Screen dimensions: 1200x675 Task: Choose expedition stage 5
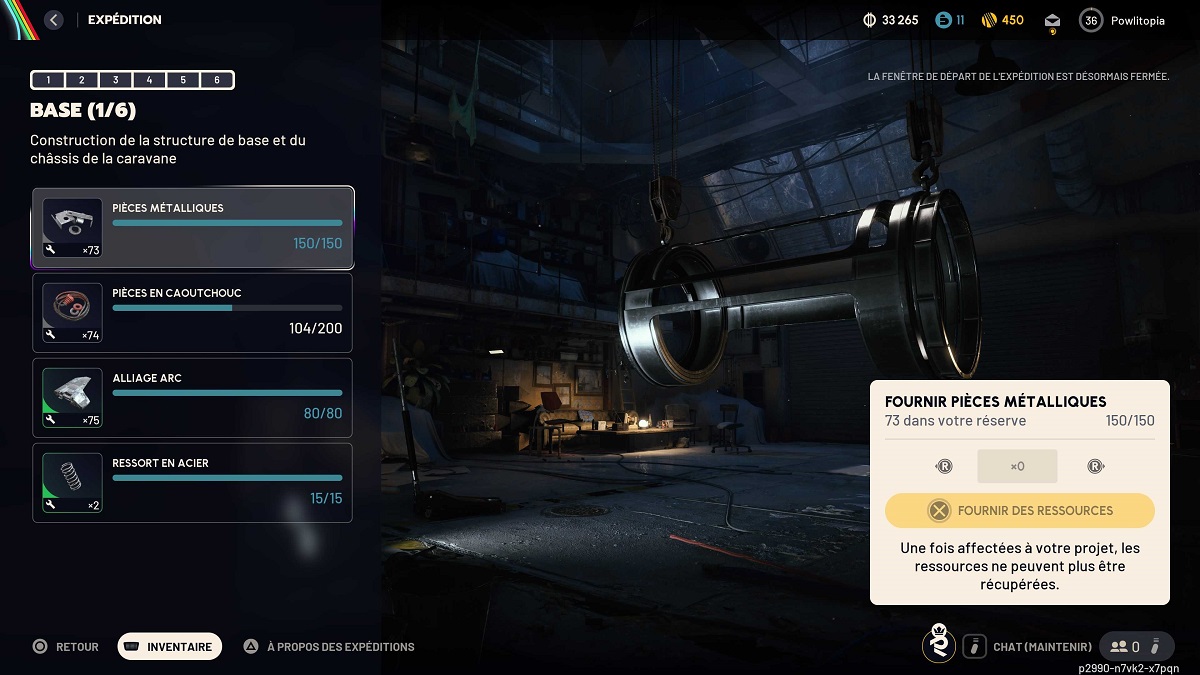184,80
